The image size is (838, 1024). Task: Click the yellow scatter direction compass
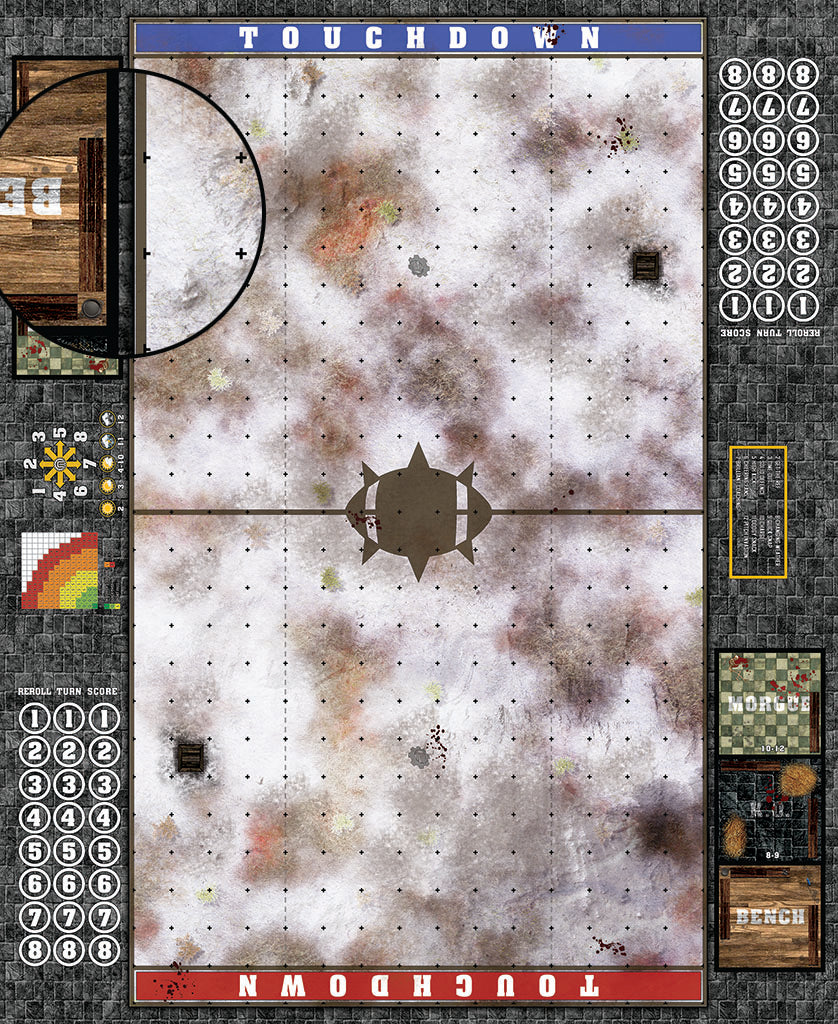(x=59, y=463)
